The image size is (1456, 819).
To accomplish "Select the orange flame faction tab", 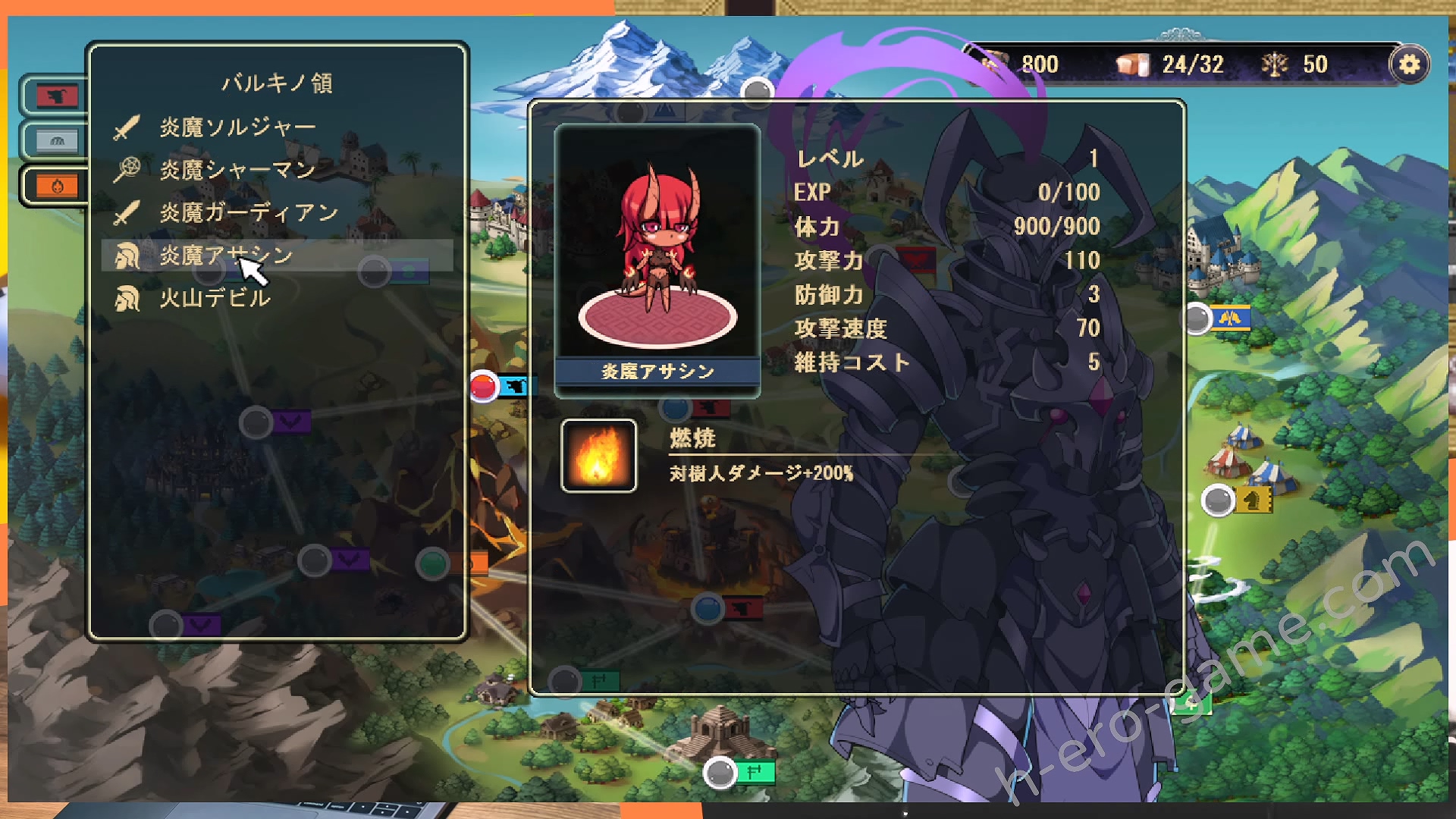I will click(56, 186).
